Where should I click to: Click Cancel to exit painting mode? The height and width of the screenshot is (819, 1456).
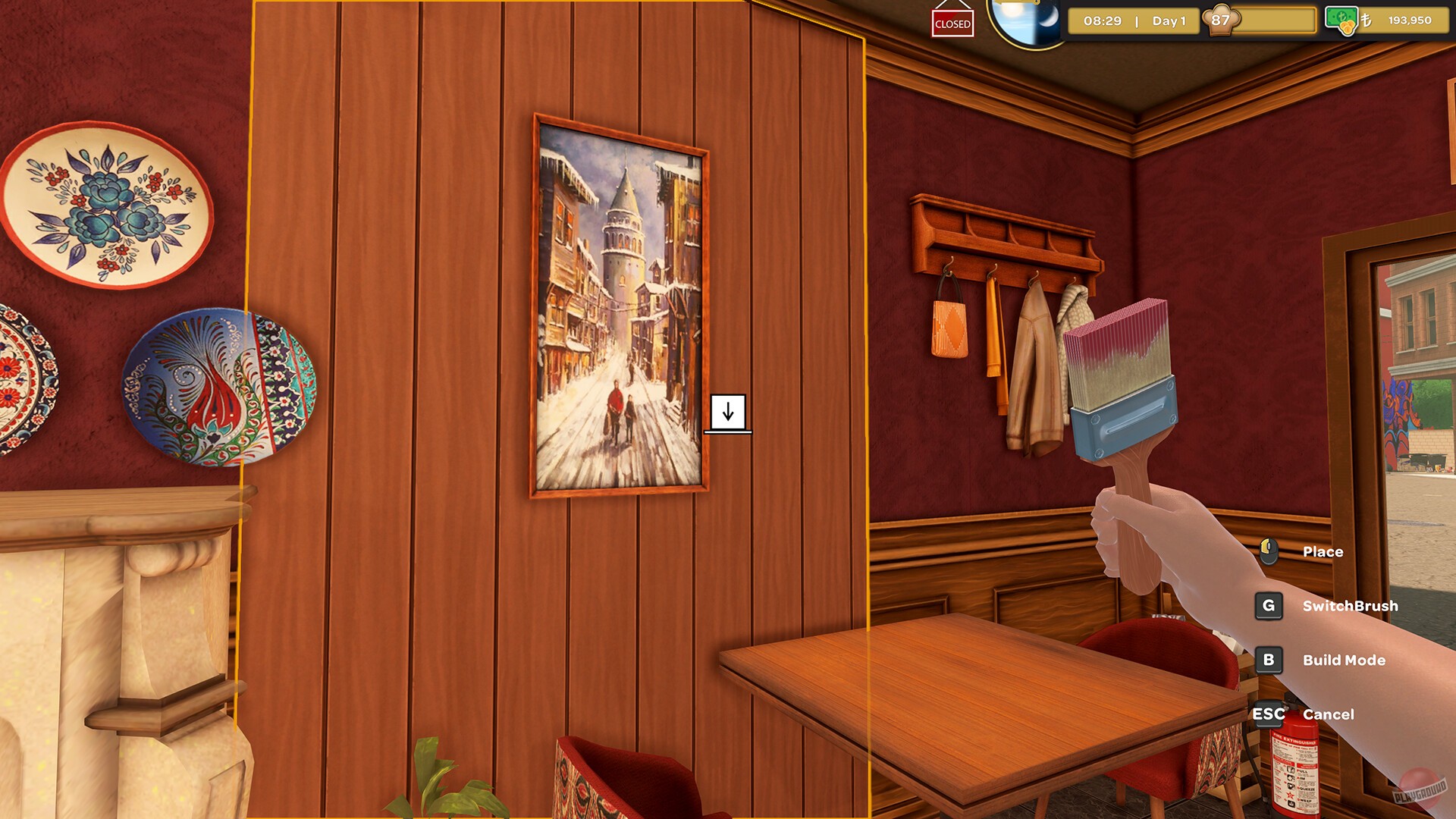coord(1329,714)
